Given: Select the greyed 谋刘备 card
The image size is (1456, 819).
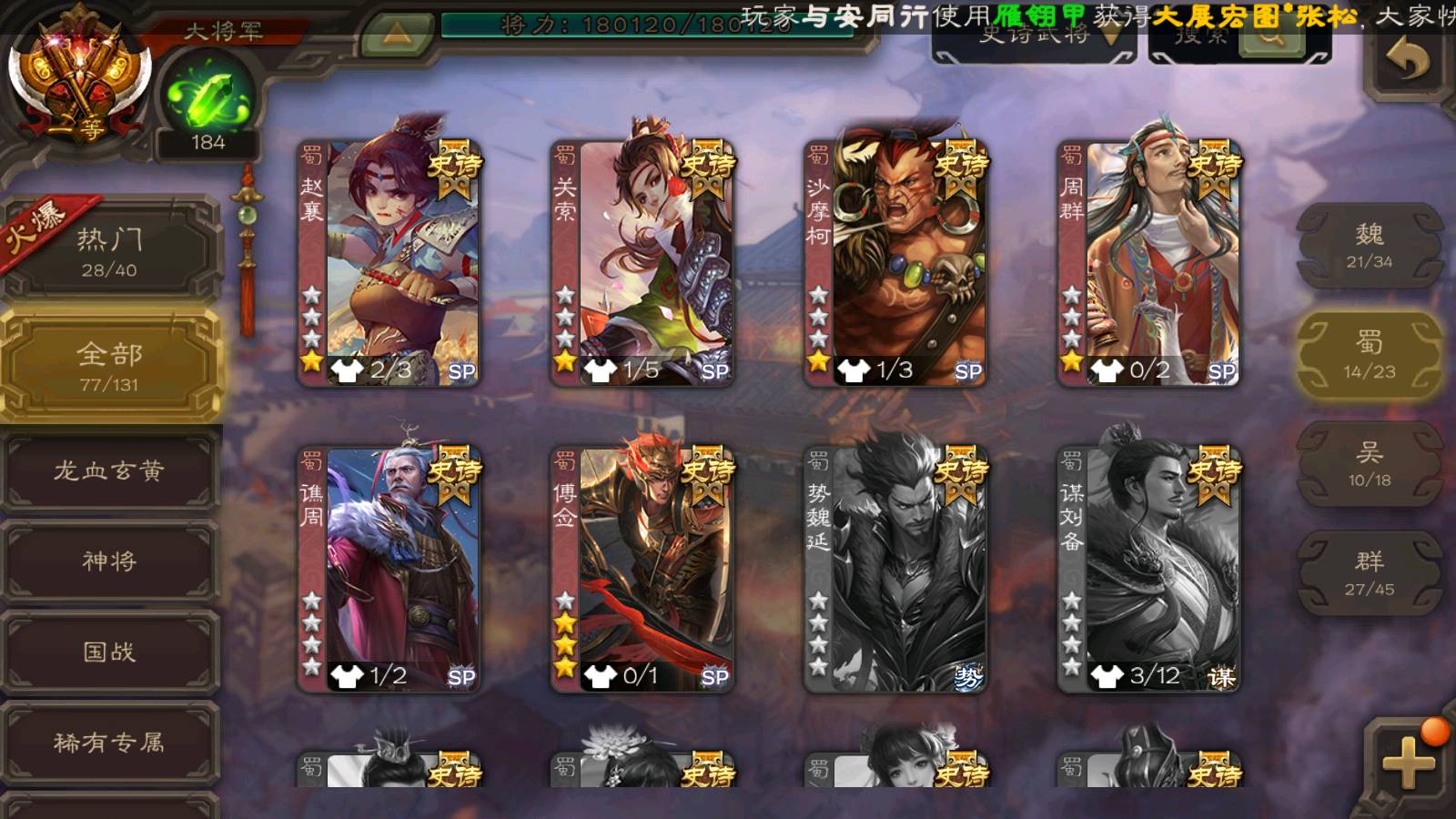Looking at the screenshot, I should pyautogui.click(x=1150, y=568).
